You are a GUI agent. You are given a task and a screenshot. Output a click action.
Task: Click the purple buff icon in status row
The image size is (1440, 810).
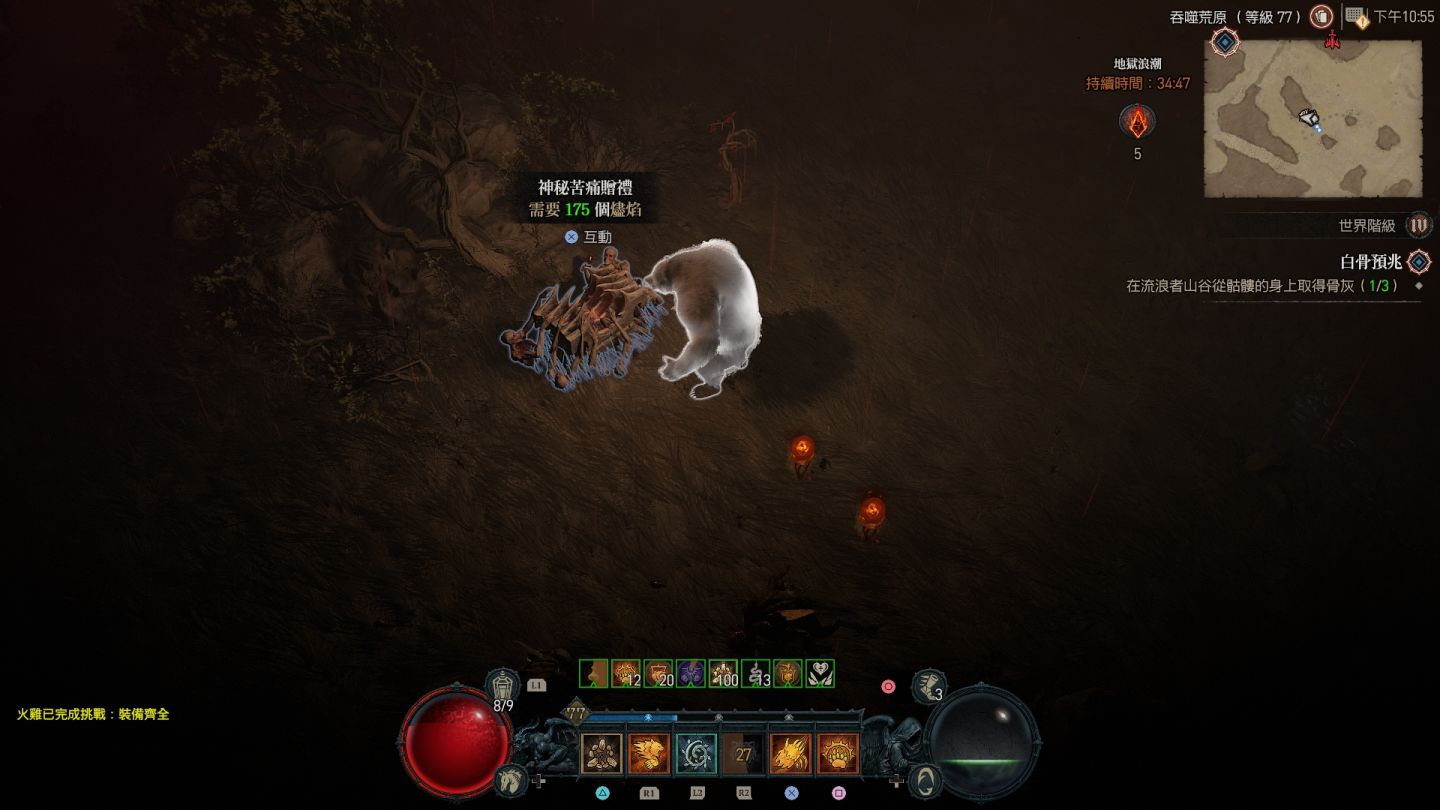[x=691, y=674]
